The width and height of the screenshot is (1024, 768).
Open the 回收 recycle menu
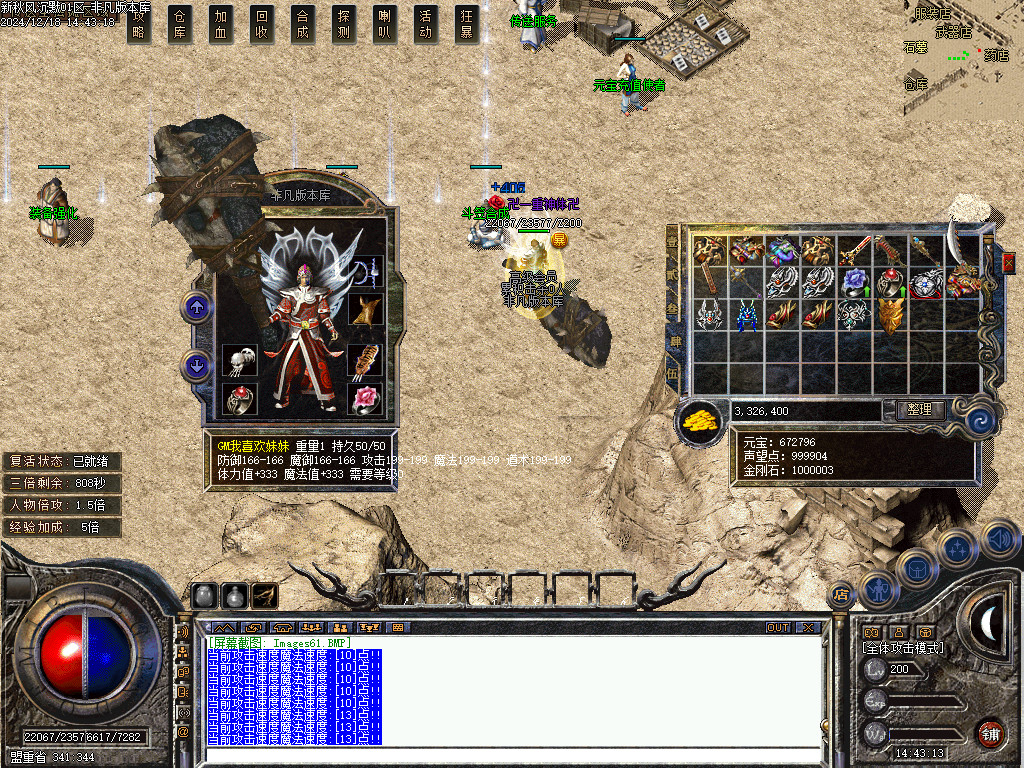click(x=262, y=23)
